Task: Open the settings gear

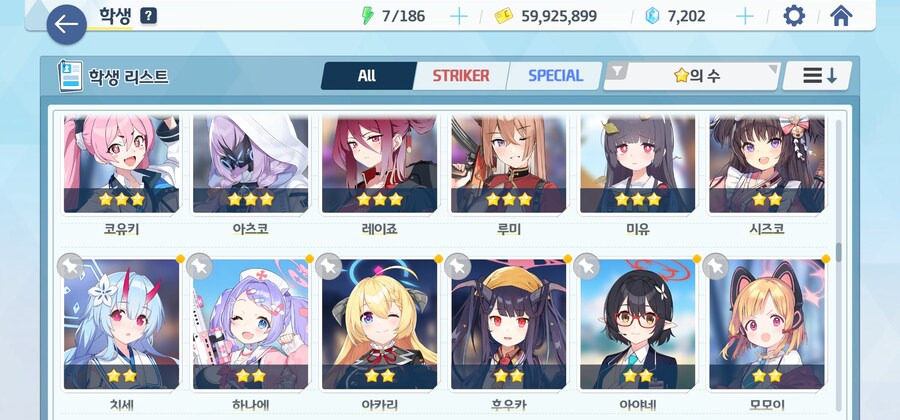Action: coord(794,16)
